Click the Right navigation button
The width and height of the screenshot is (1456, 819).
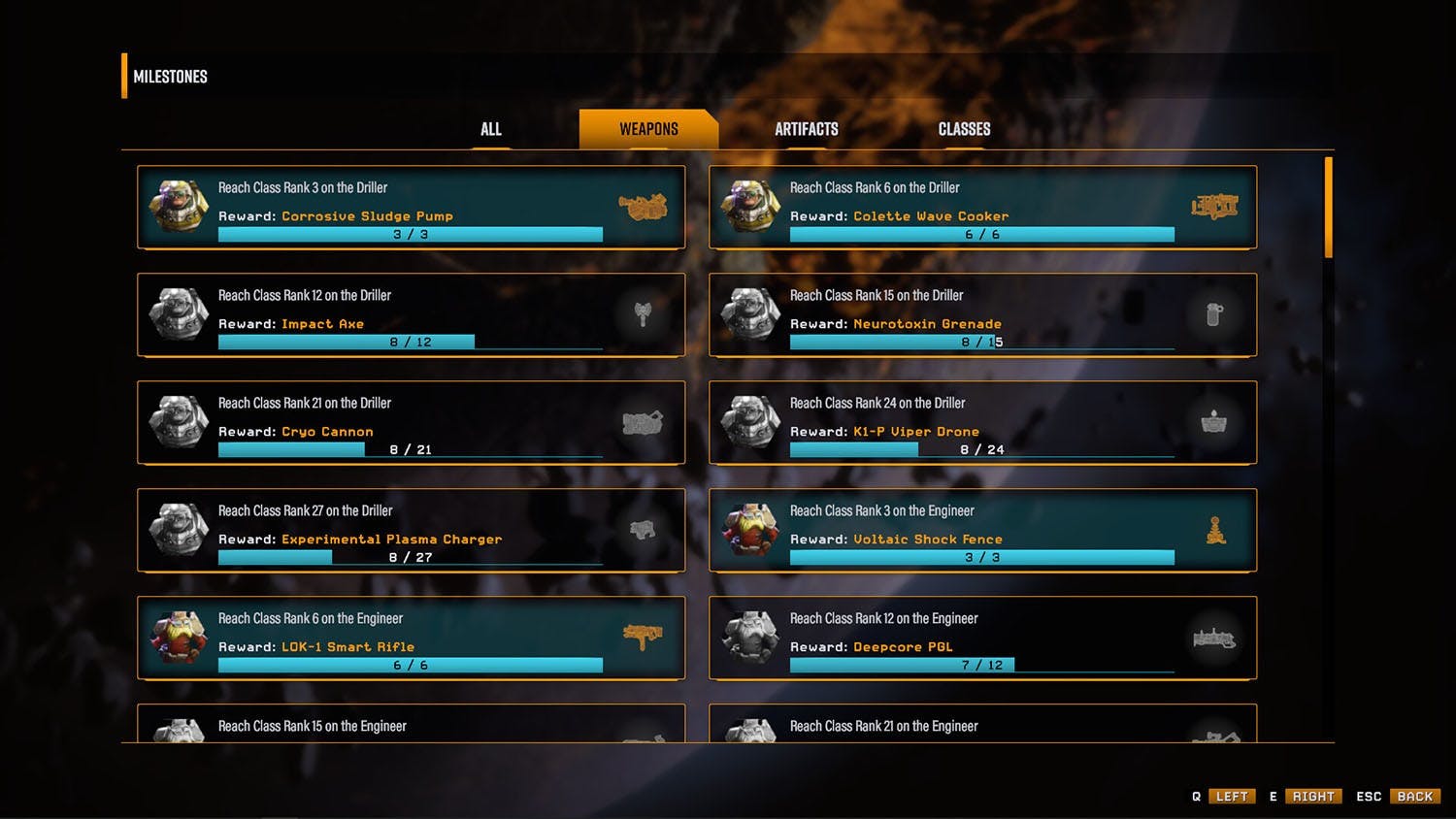[x=1313, y=797]
